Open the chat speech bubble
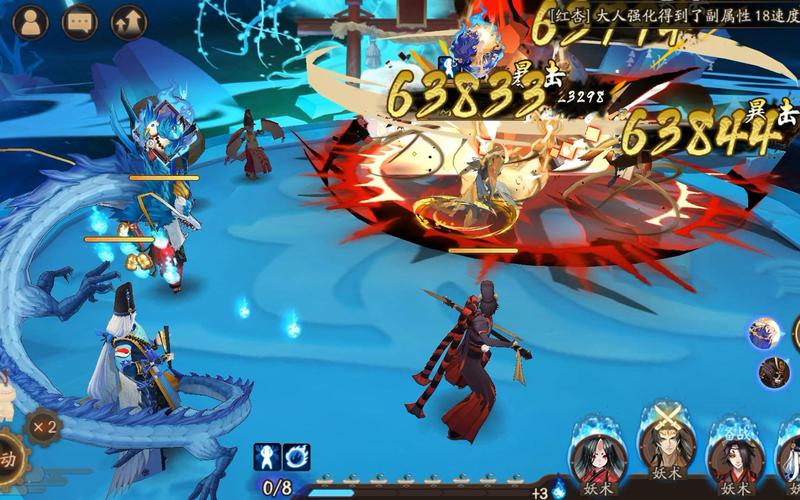Image resolution: width=800 pixels, height=500 pixels. (80, 21)
